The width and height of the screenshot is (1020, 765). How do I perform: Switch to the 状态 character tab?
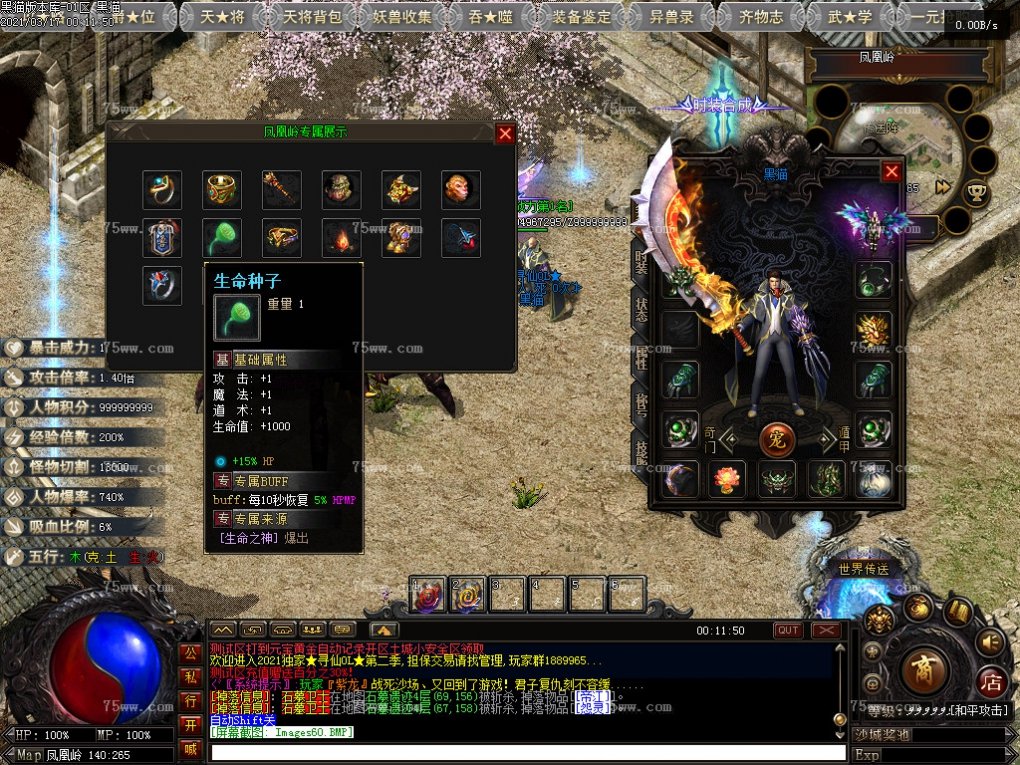tap(640, 310)
